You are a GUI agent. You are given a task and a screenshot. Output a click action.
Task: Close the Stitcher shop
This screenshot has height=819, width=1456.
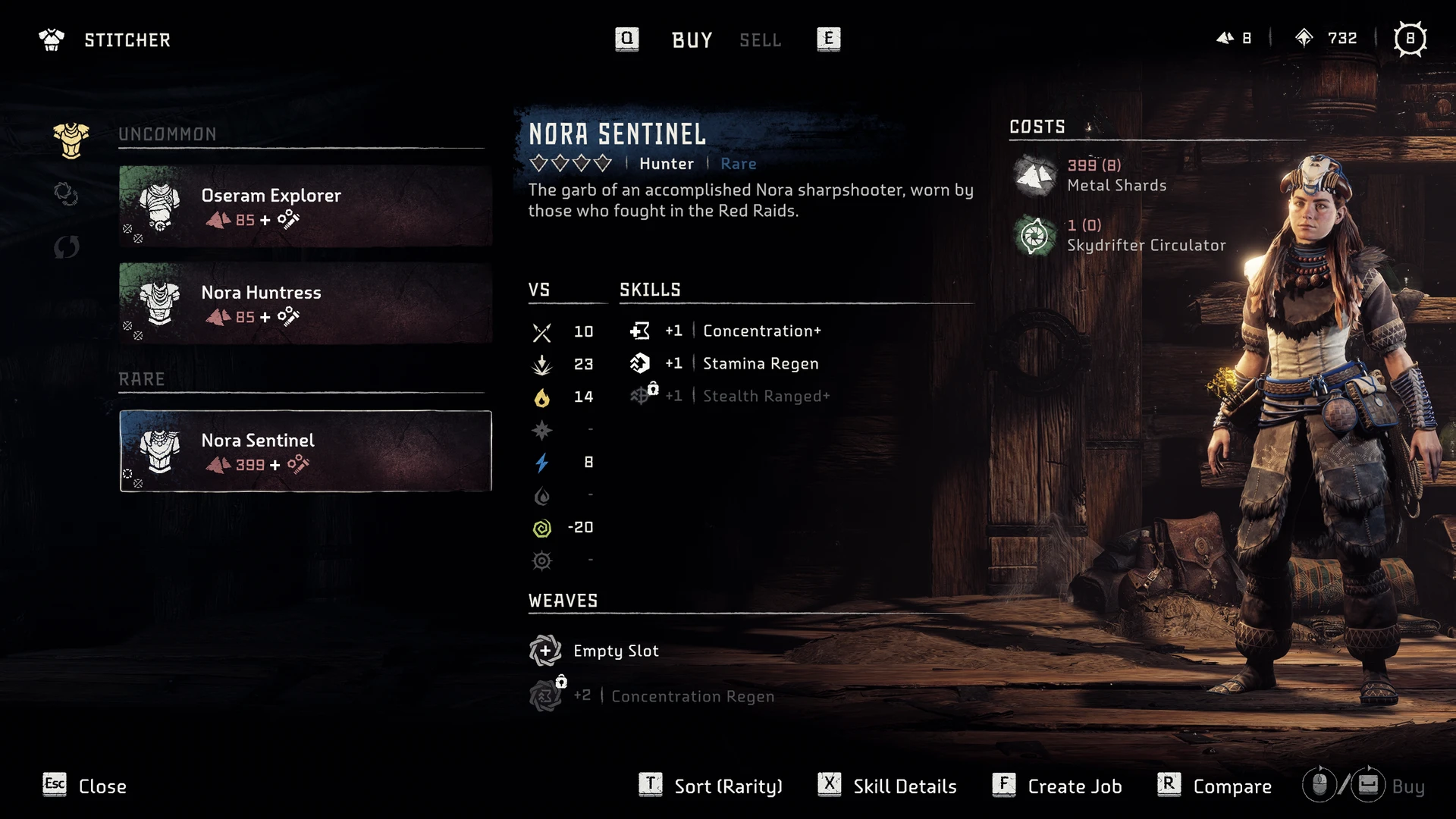85,786
